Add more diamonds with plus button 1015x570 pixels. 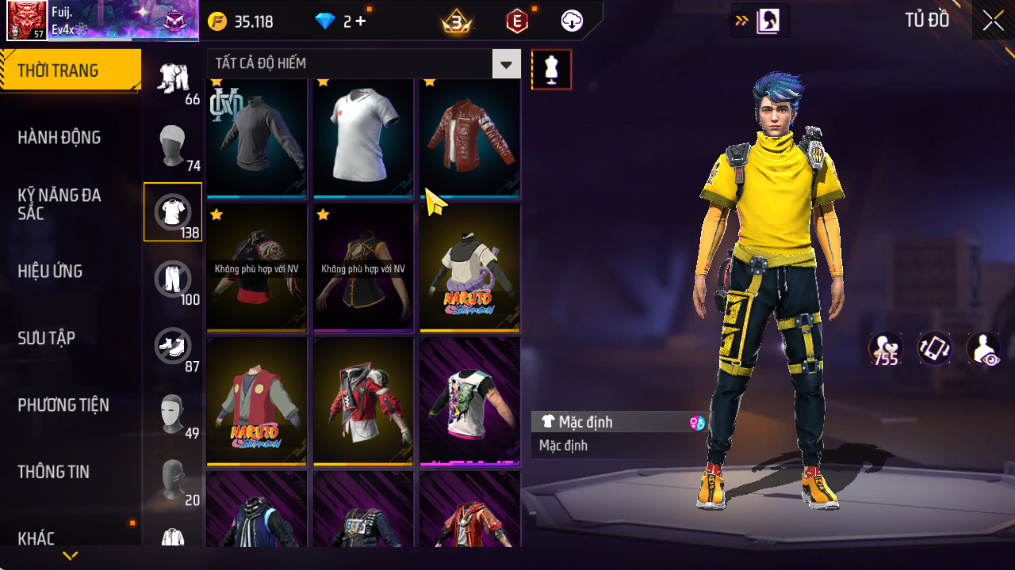(360, 21)
